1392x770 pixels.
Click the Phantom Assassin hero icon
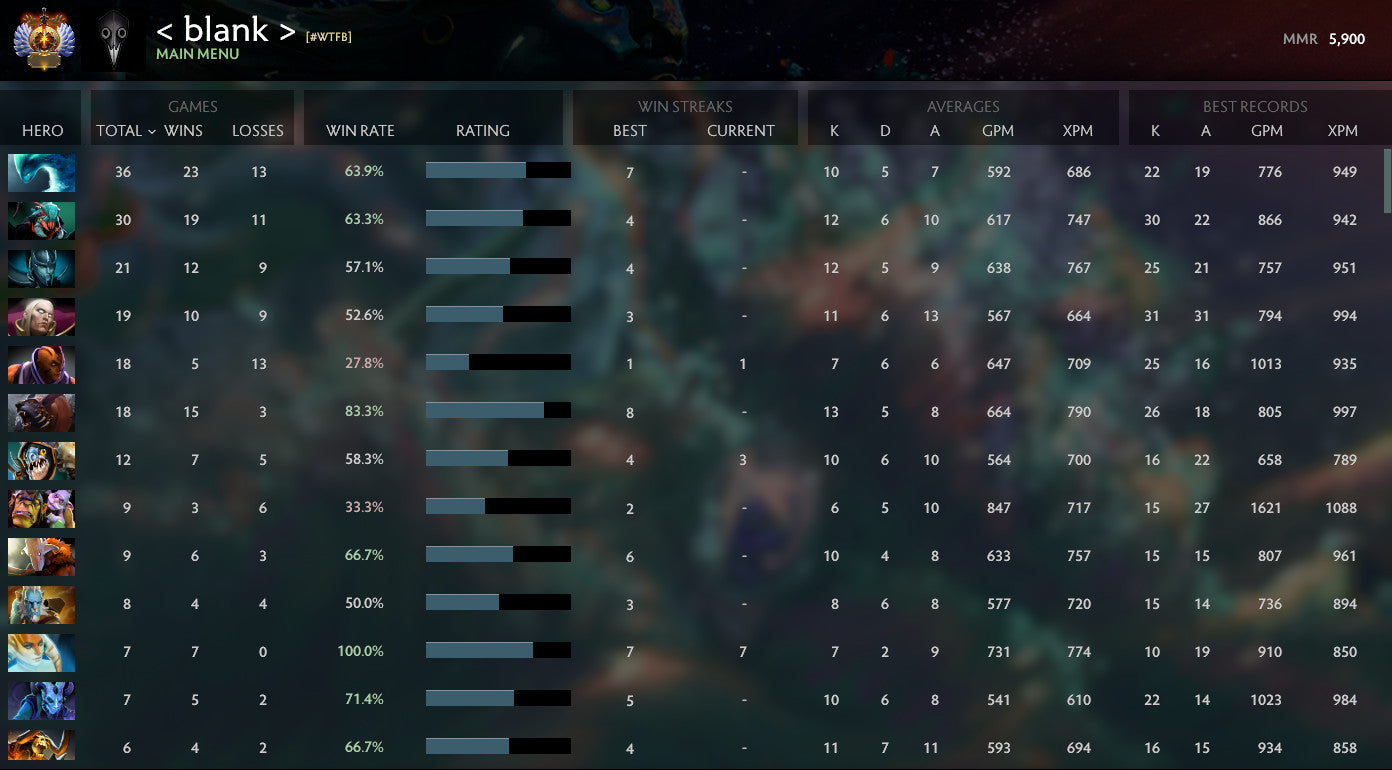click(x=41, y=268)
